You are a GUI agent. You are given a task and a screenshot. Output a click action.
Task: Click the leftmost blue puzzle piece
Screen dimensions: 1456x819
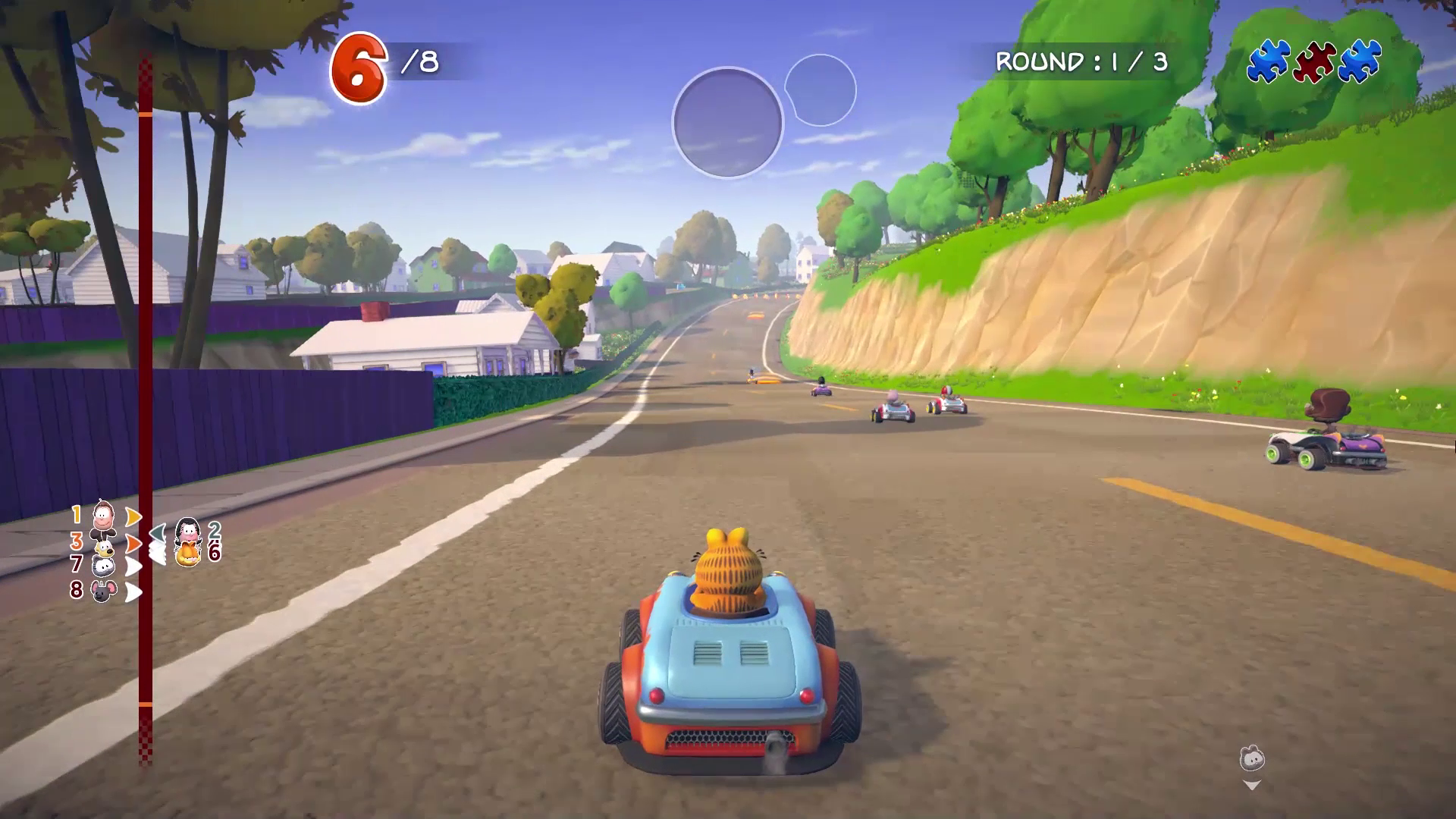[x=1268, y=59]
